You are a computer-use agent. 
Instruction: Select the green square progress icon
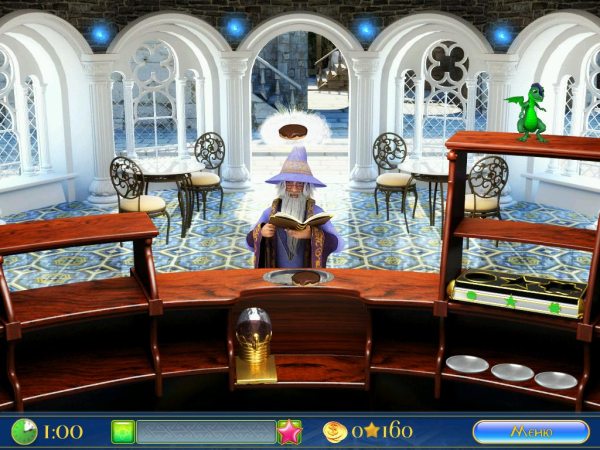123,431
